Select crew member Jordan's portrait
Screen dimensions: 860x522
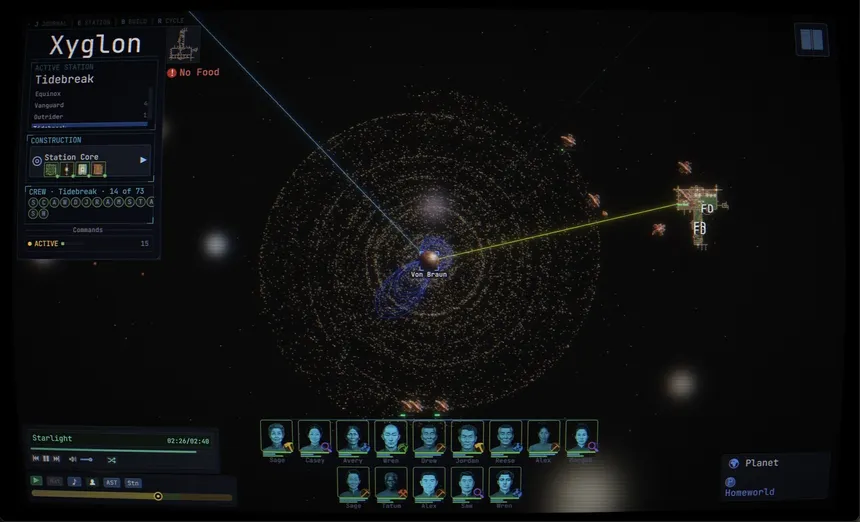click(467, 437)
